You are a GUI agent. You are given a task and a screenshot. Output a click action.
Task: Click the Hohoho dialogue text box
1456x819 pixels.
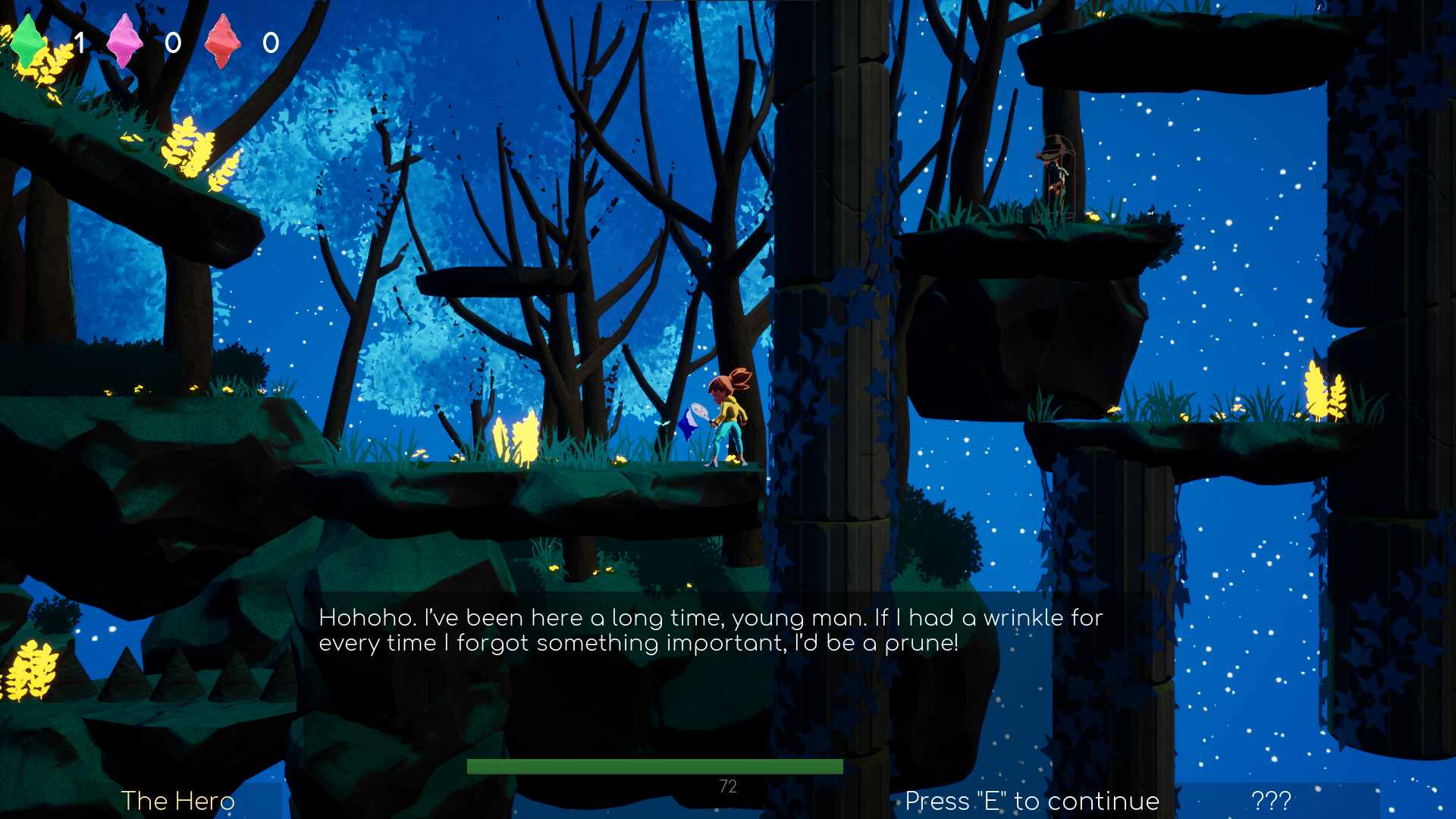(711, 630)
